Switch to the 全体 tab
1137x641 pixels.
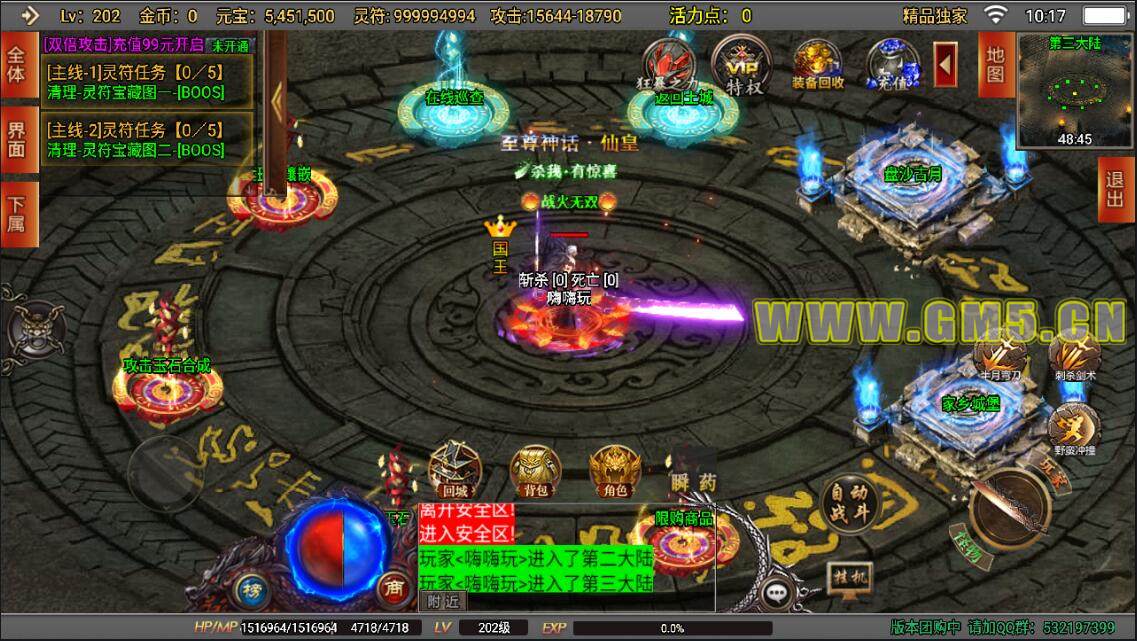17,64
